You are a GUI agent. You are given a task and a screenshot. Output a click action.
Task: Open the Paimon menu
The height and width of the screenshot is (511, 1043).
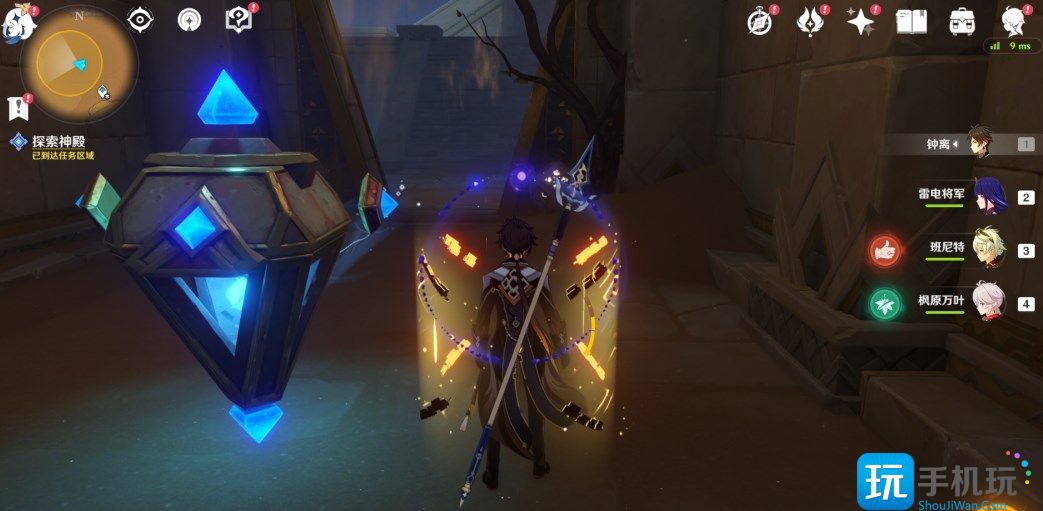pyautogui.click(x=18, y=24)
